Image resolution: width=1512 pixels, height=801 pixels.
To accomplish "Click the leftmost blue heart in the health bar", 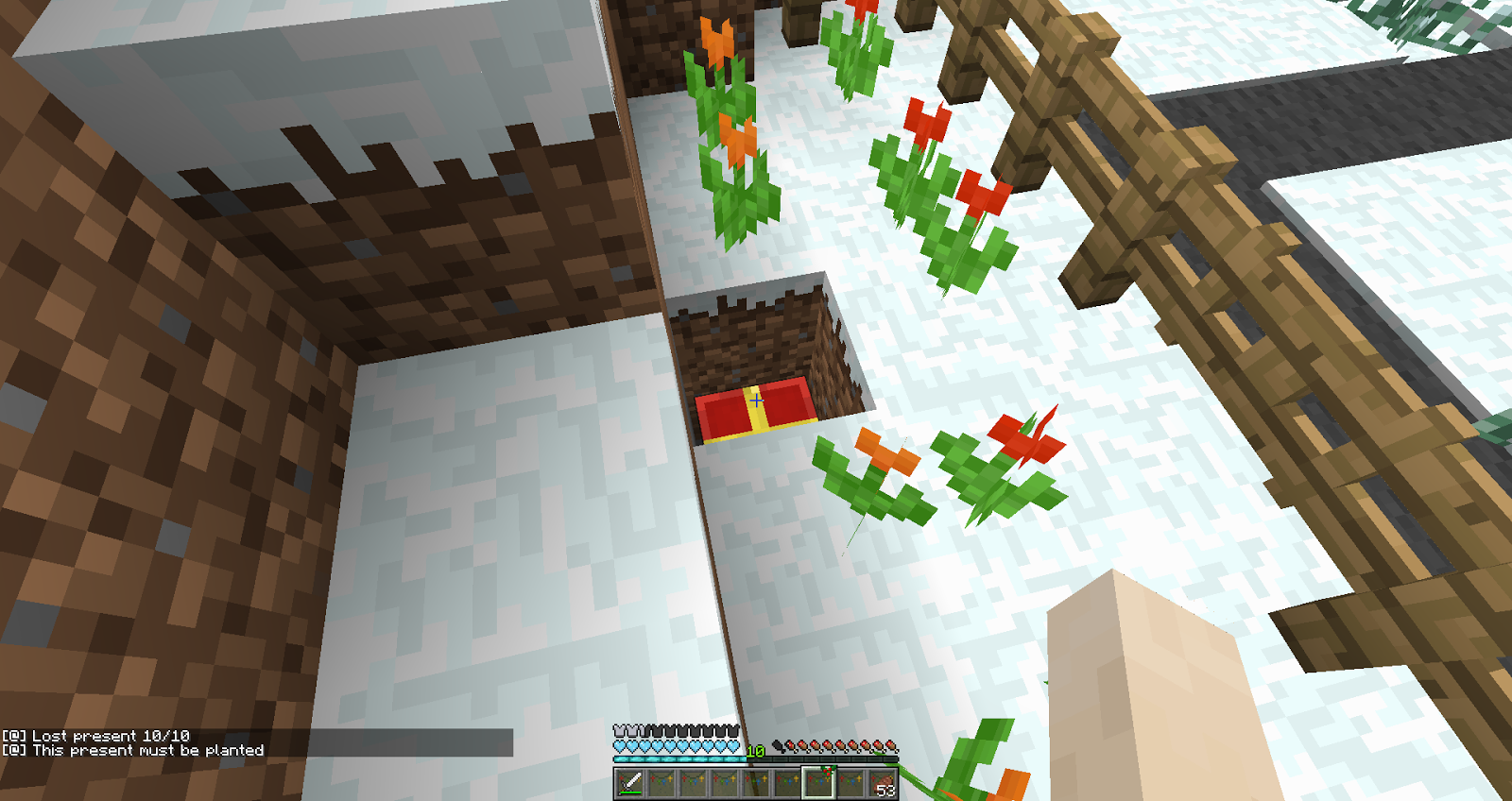I will tap(618, 747).
